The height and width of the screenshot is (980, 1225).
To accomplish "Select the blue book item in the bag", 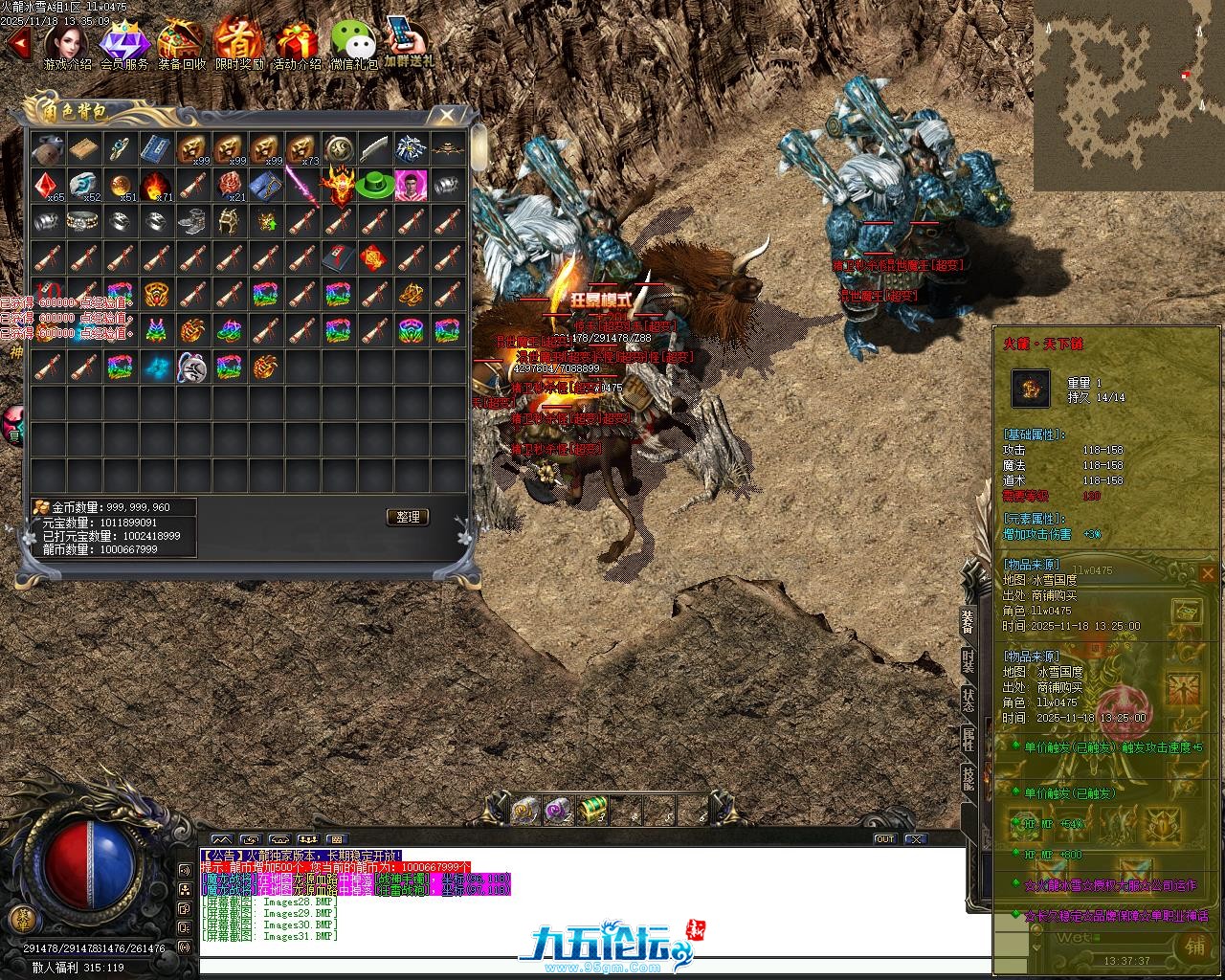I will [x=156, y=148].
